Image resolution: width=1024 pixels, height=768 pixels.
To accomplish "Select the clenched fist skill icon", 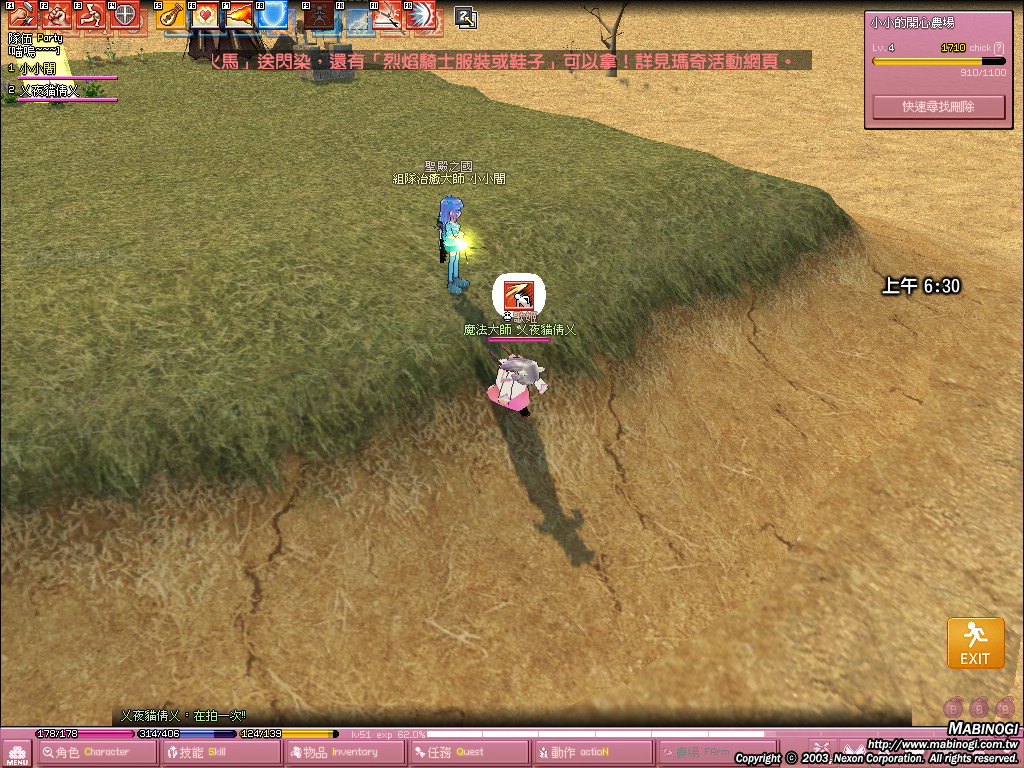I will coord(57,15).
